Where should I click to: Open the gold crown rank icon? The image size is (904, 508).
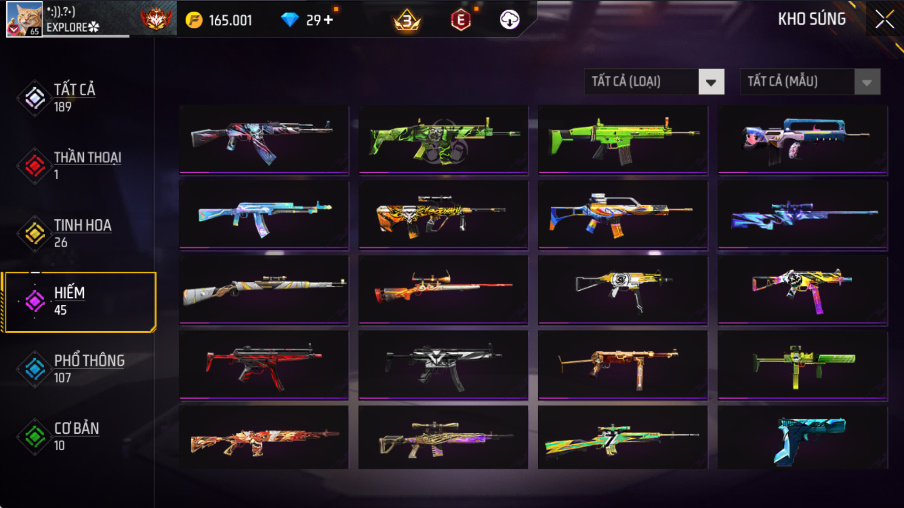tap(407, 19)
